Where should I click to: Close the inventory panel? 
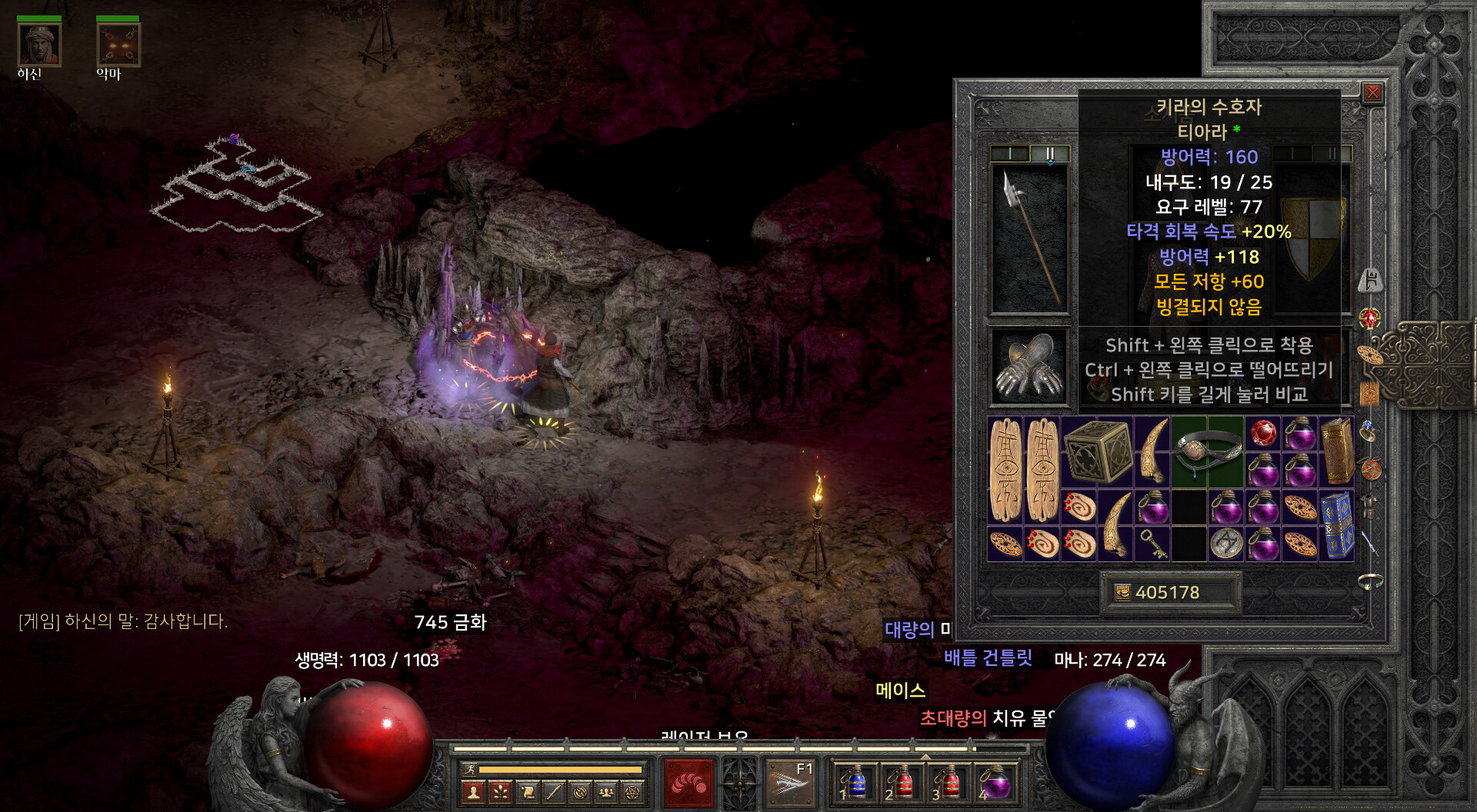click(x=1372, y=94)
